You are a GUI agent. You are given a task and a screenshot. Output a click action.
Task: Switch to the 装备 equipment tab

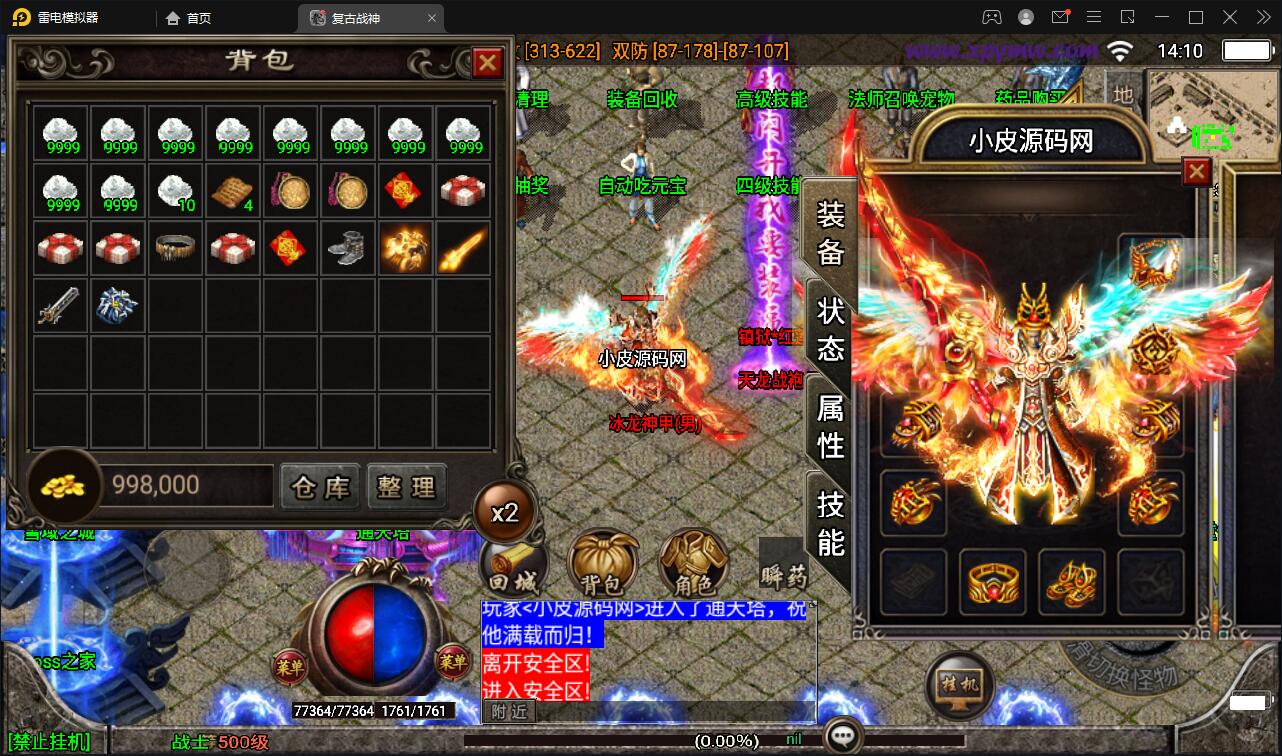831,232
